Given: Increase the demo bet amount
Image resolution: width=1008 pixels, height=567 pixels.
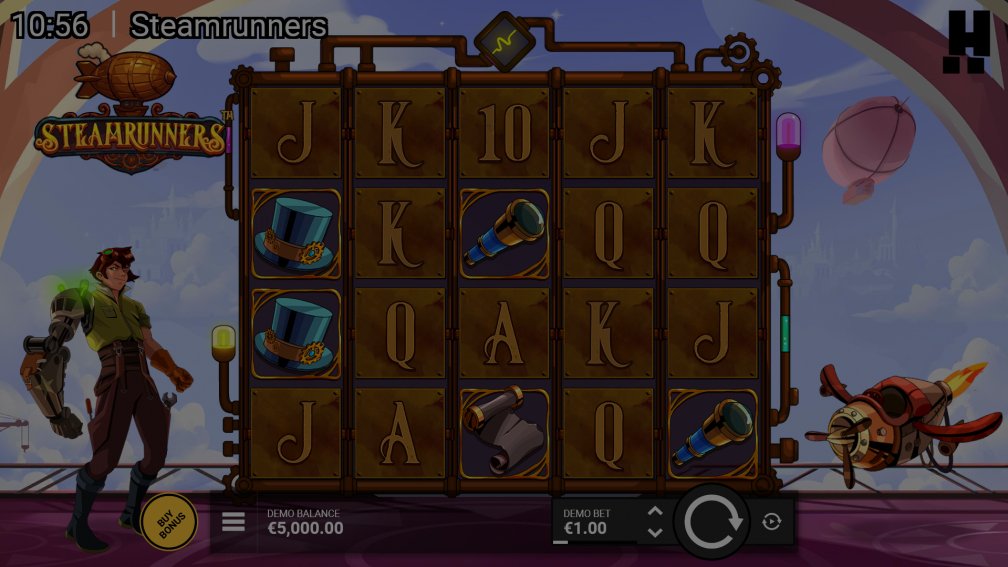Looking at the screenshot, I should 655,511.
